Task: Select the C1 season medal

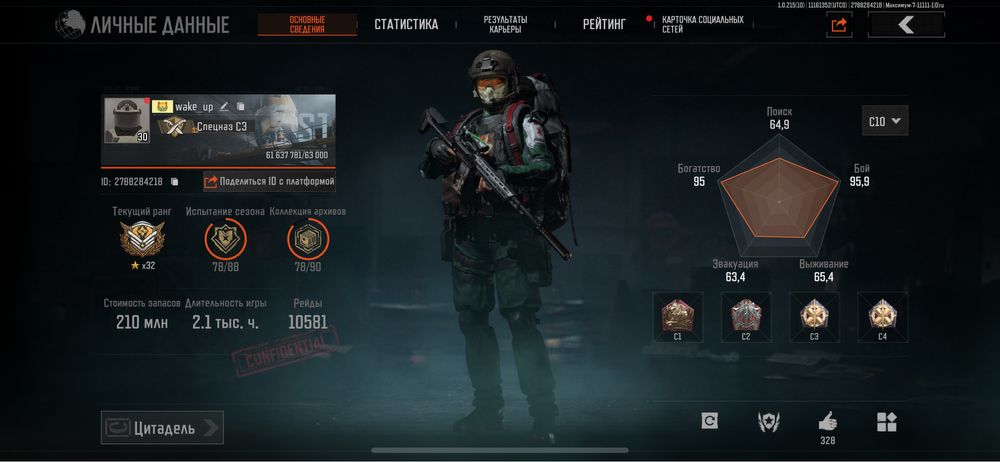Action: 677,315
